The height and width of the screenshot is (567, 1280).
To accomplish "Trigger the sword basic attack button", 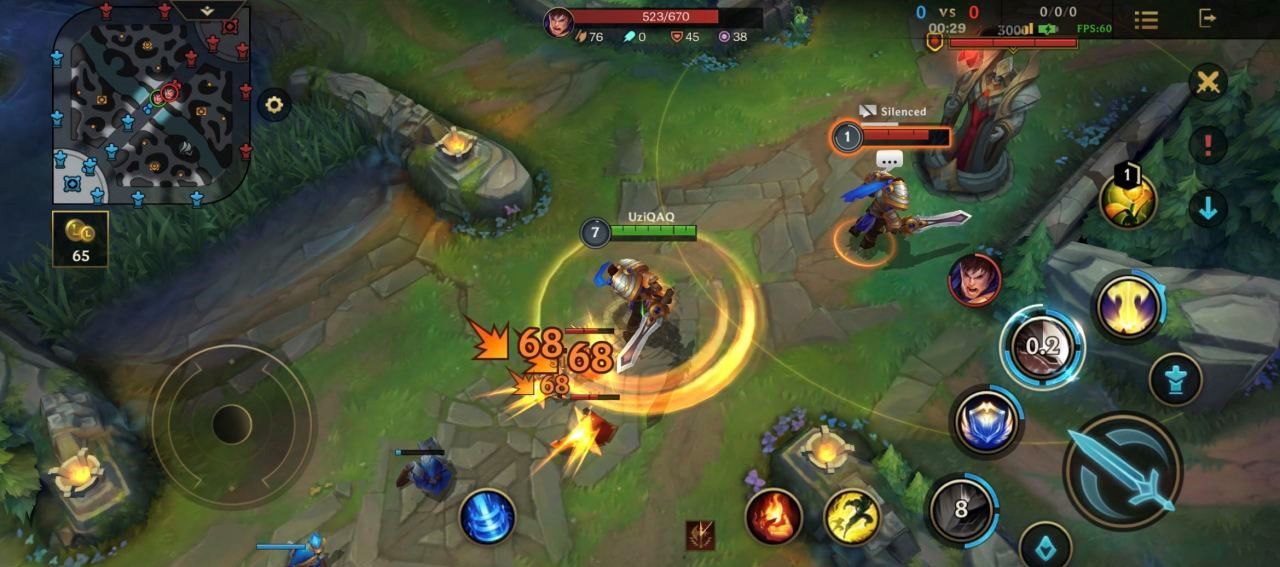I will (1122, 470).
